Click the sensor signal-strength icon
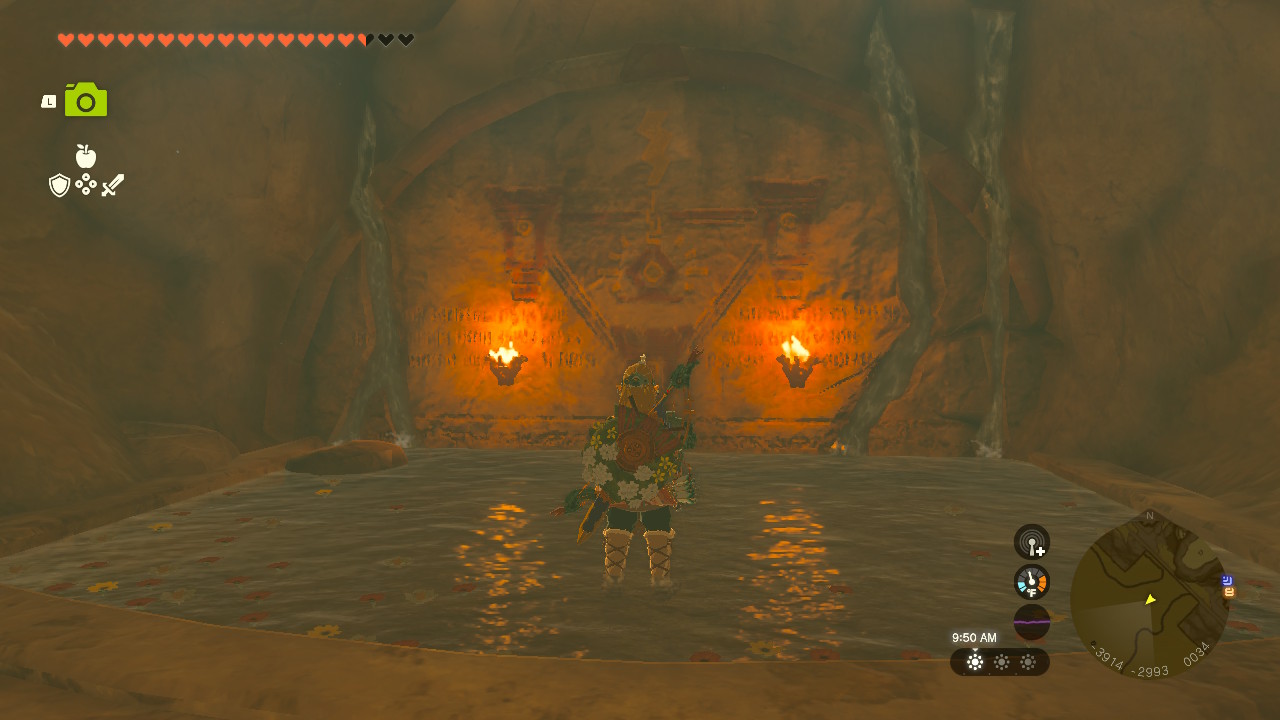Viewport: 1280px width, 720px height. (x=1030, y=540)
